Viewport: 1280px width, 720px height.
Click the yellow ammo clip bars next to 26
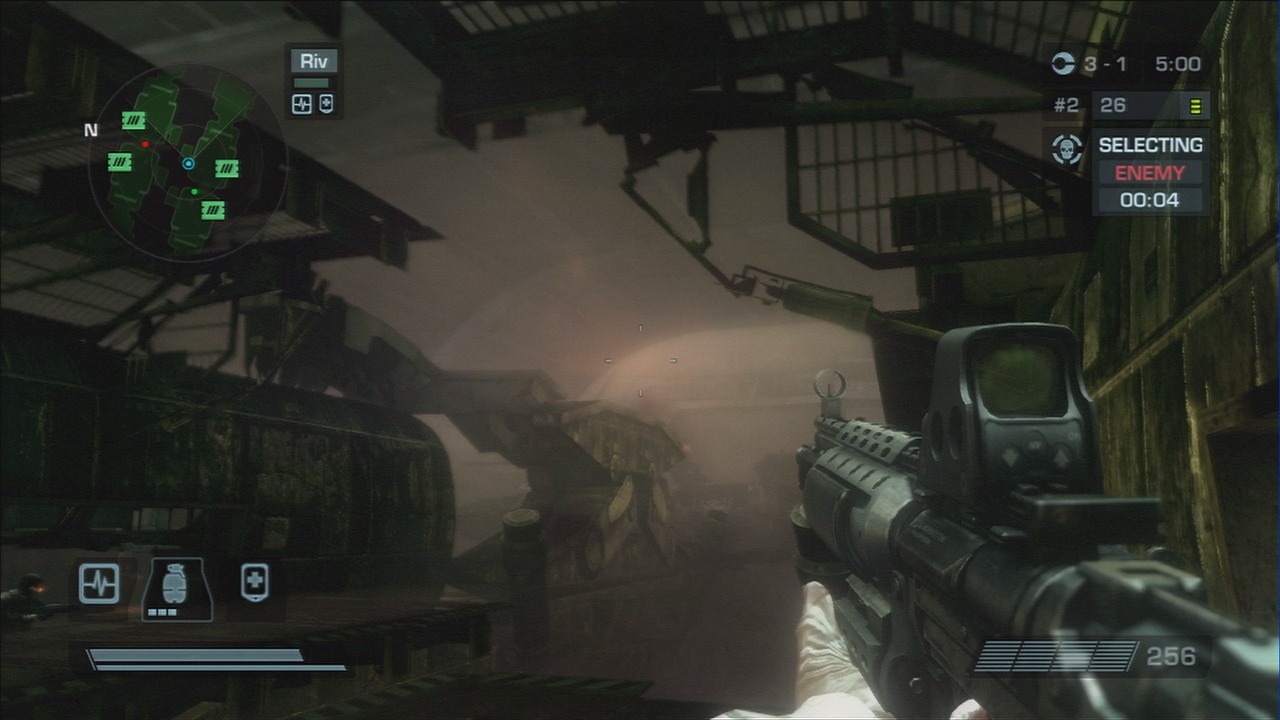coord(1195,105)
